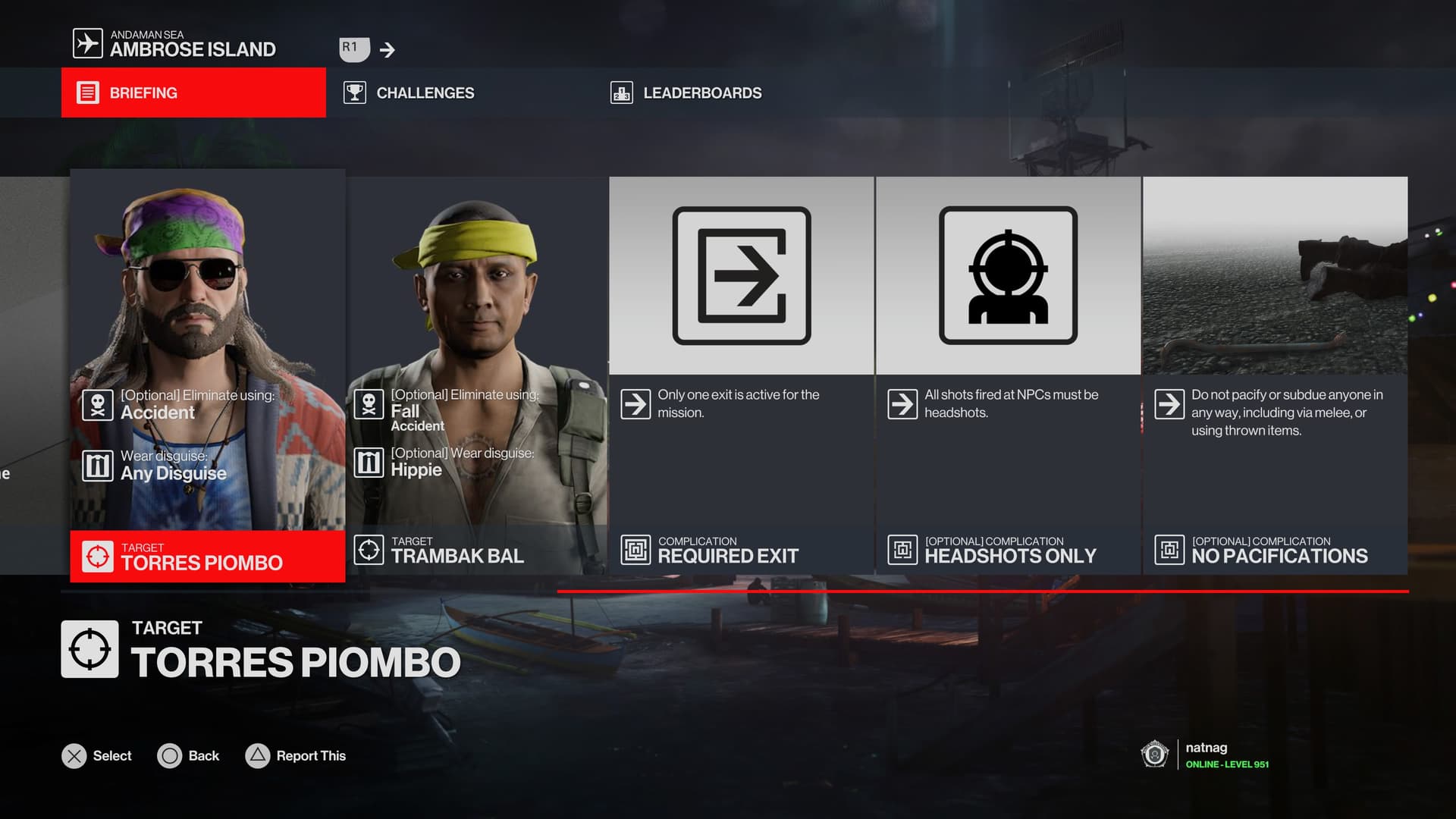The width and height of the screenshot is (1456, 819).
Task: View the No Pacifications complication card
Action: click(x=1275, y=375)
